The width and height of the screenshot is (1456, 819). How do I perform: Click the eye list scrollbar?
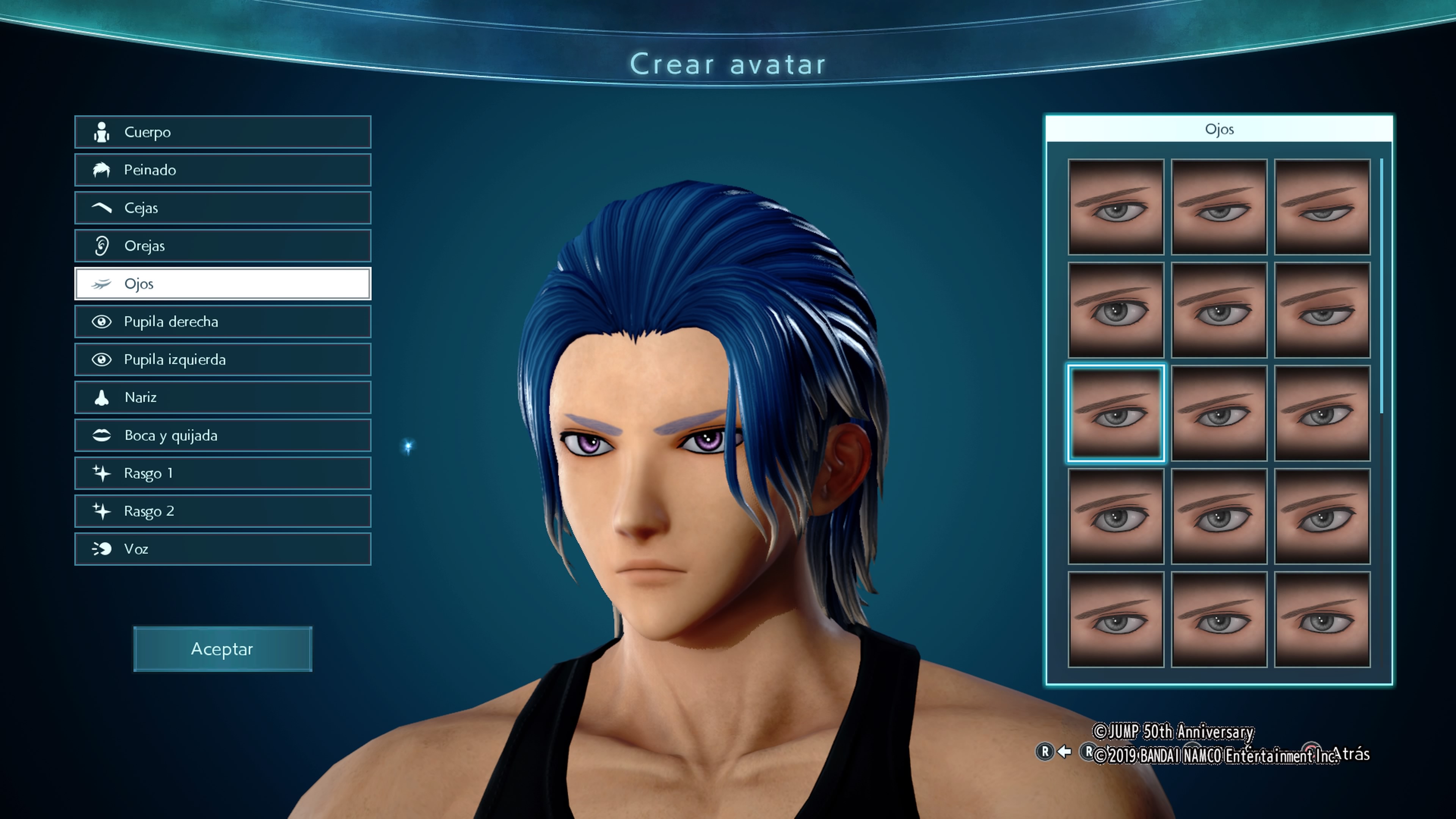pyautogui.click(x=1381, y=286)
